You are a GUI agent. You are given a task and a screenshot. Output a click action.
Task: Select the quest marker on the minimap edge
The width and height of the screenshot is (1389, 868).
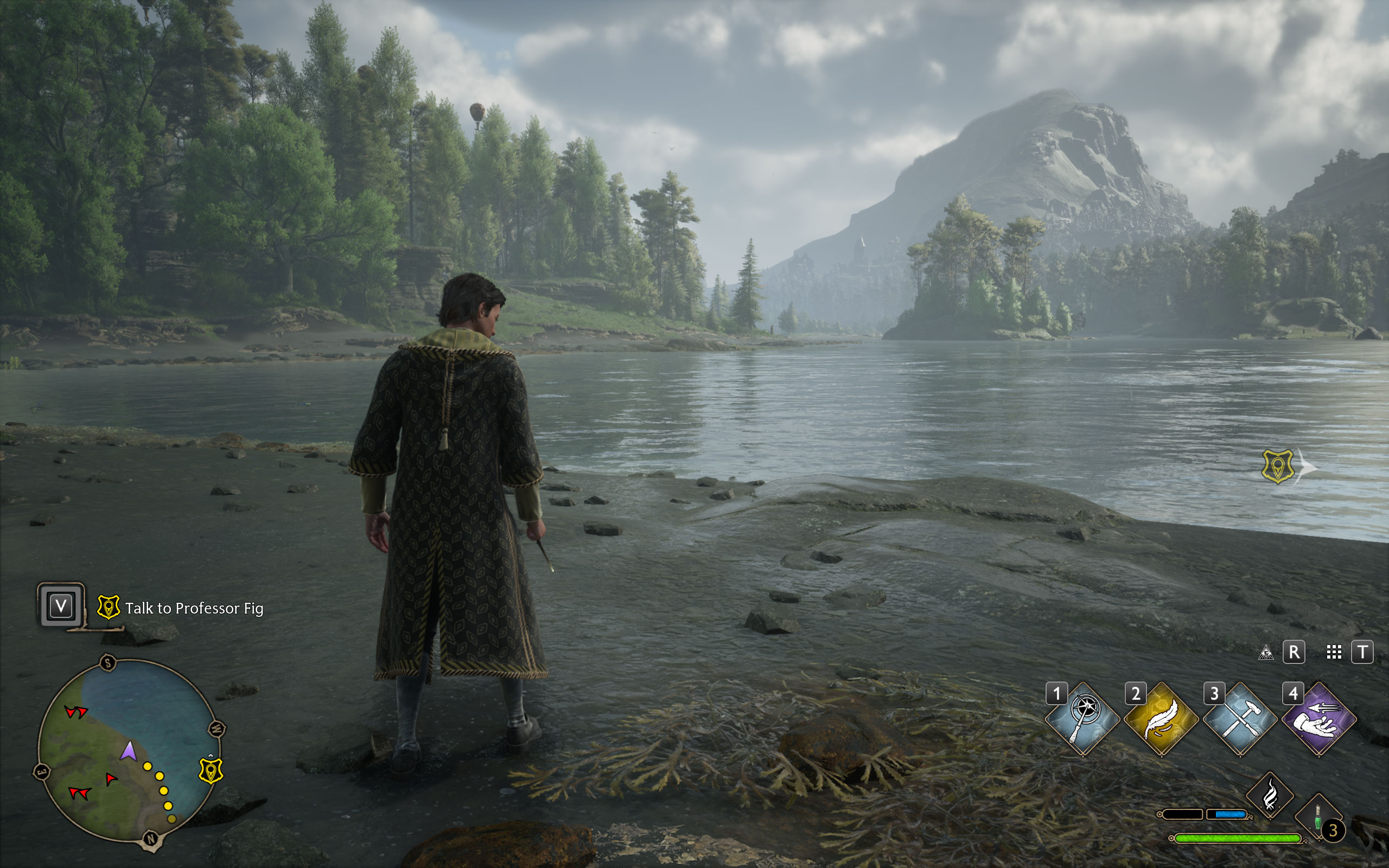(x=210, y=770)
